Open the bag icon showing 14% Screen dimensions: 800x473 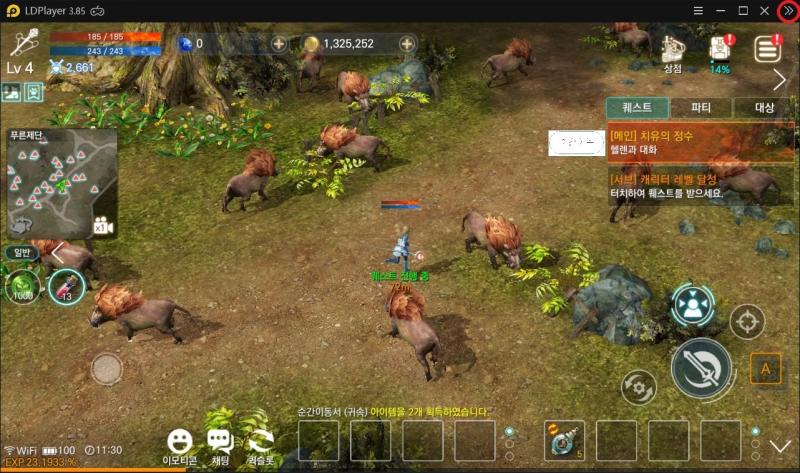tap(720, 52)
